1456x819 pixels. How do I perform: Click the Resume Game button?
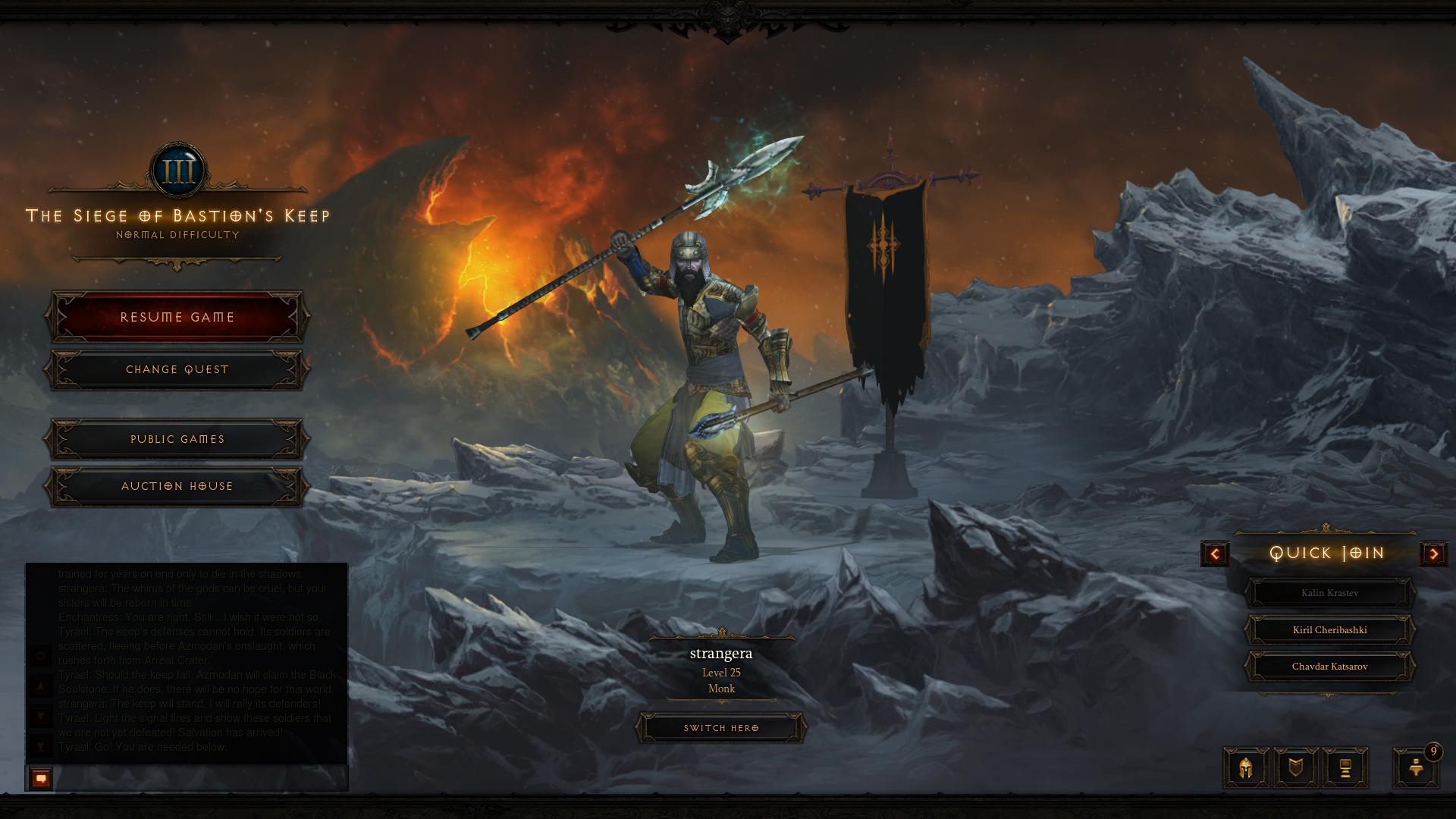(x=177, y=317)
